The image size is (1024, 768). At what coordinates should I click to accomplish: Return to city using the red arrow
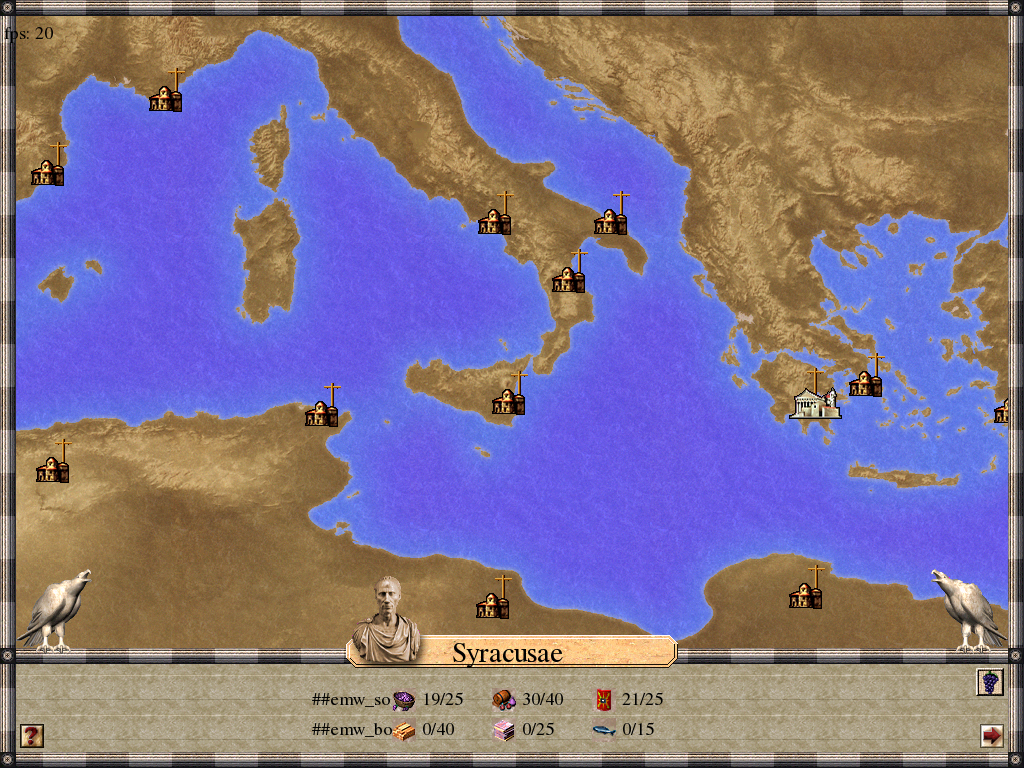click(x=991, y=736)
